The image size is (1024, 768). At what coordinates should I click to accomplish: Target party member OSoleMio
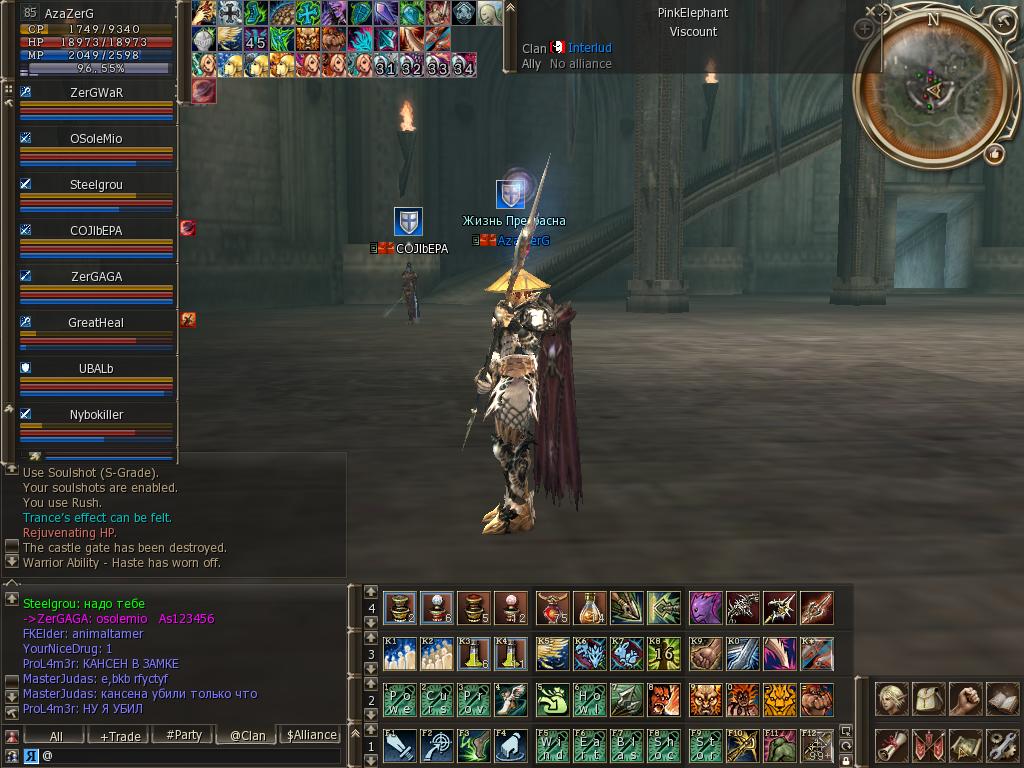(96, 139)
